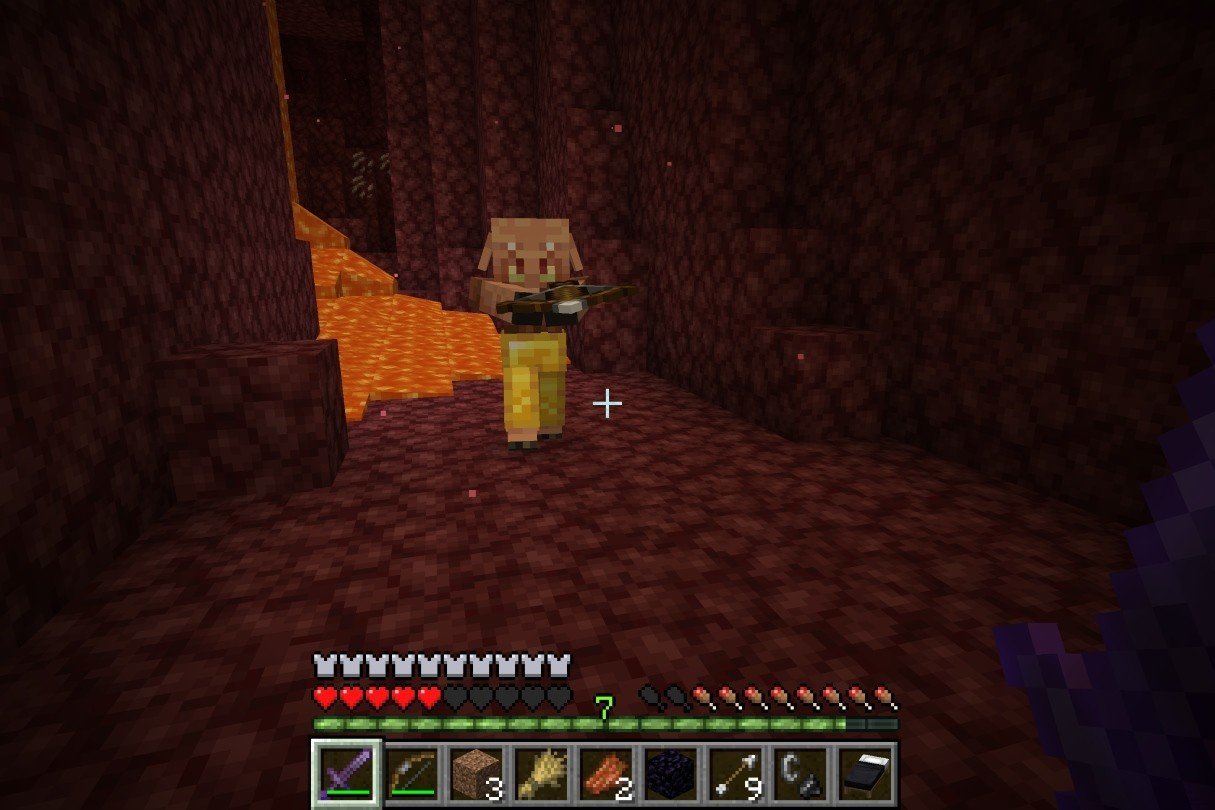Select the enchanted sword hotbar slot
This screenshot has height=810, width=1215.
[346, 774]
